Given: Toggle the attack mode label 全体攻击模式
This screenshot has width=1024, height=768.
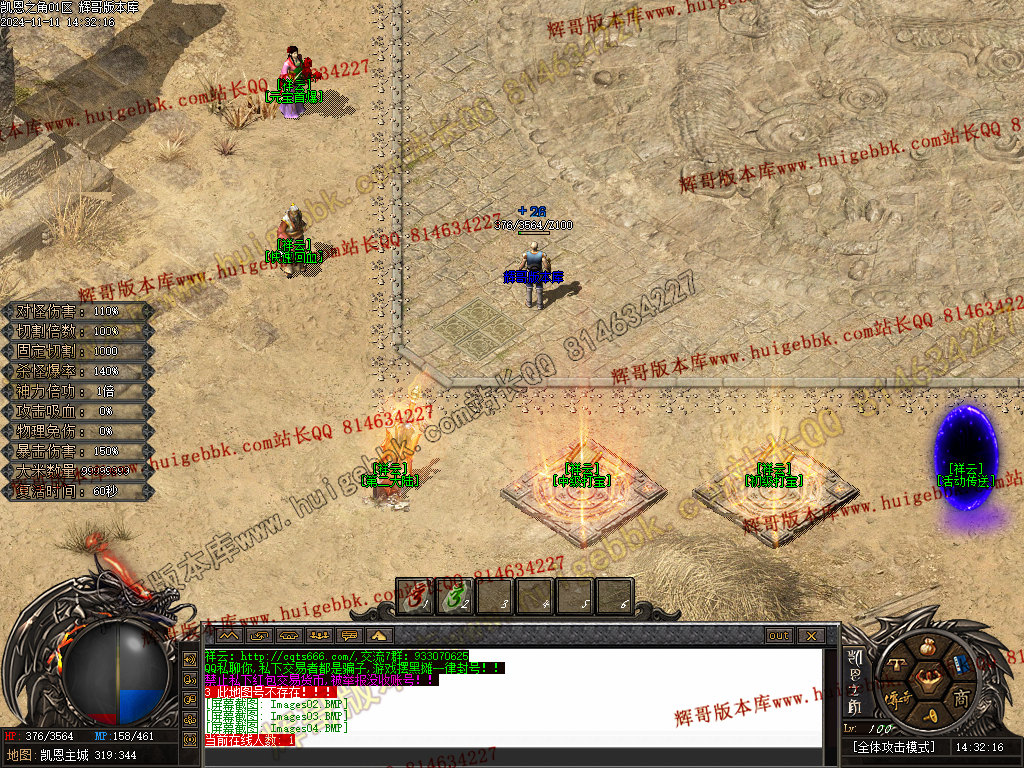Looking at the screenshot, I should point(895,747).
